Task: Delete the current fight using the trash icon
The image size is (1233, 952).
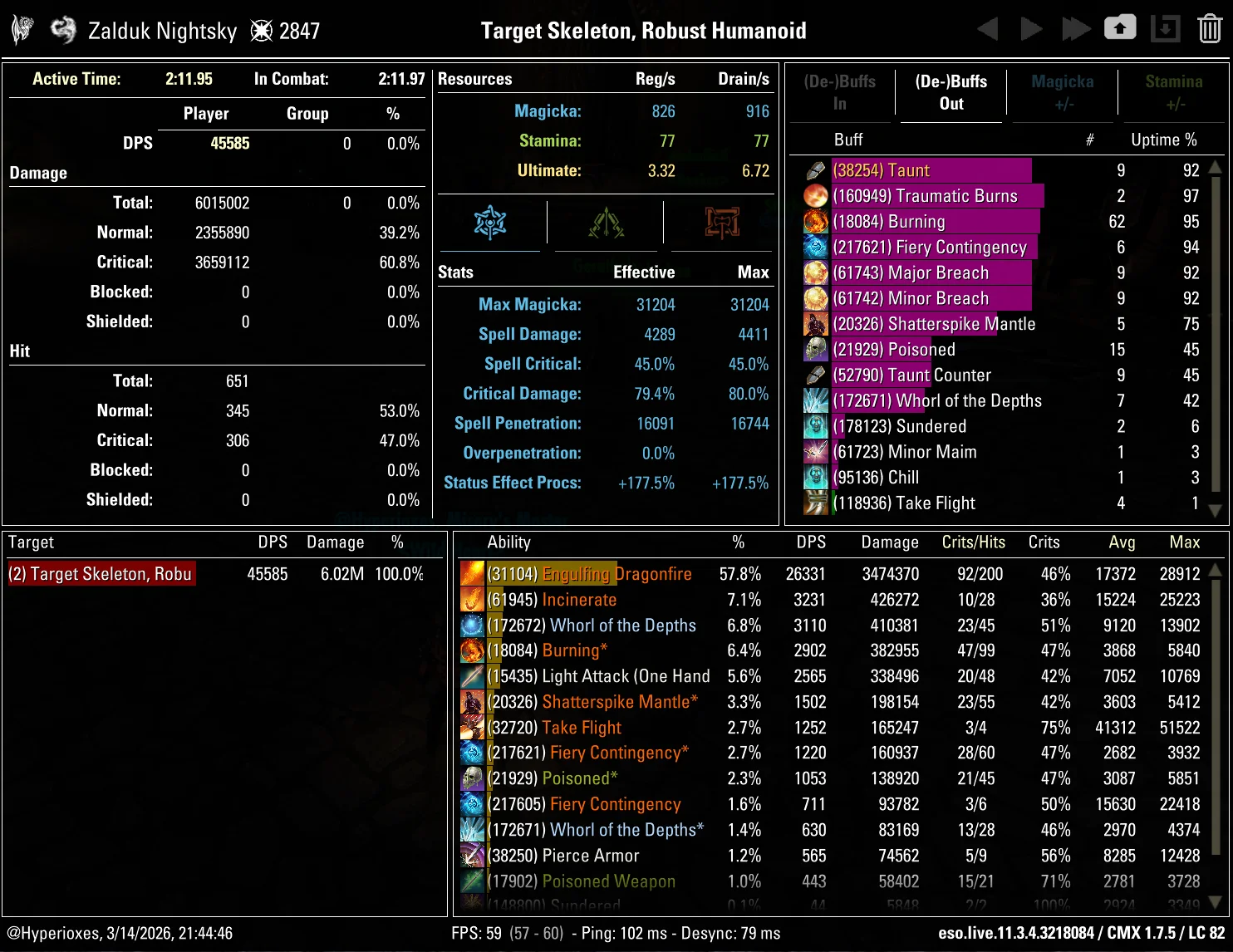Action: pos(1209,27)
